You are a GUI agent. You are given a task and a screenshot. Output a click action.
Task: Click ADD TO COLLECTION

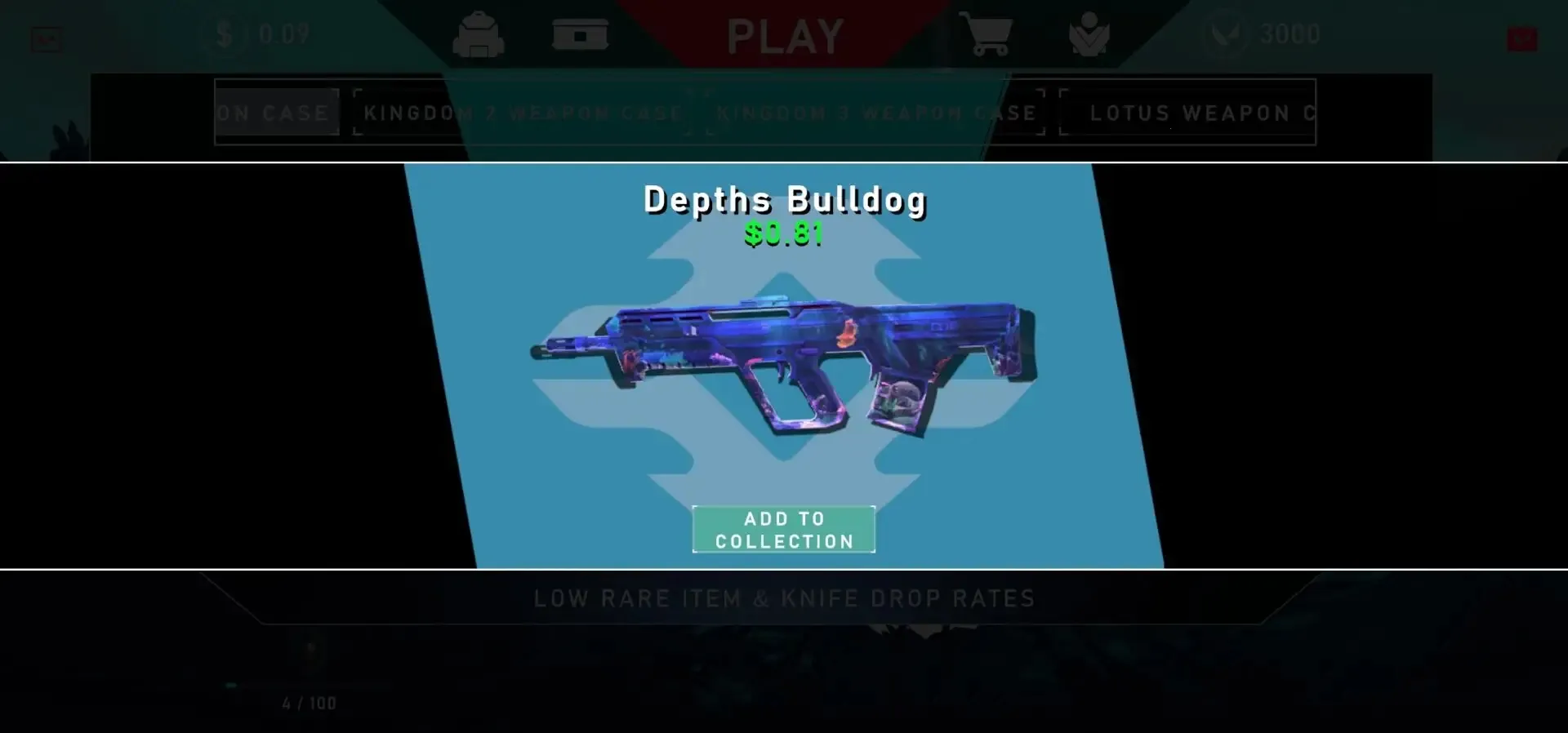click(783, 528)
